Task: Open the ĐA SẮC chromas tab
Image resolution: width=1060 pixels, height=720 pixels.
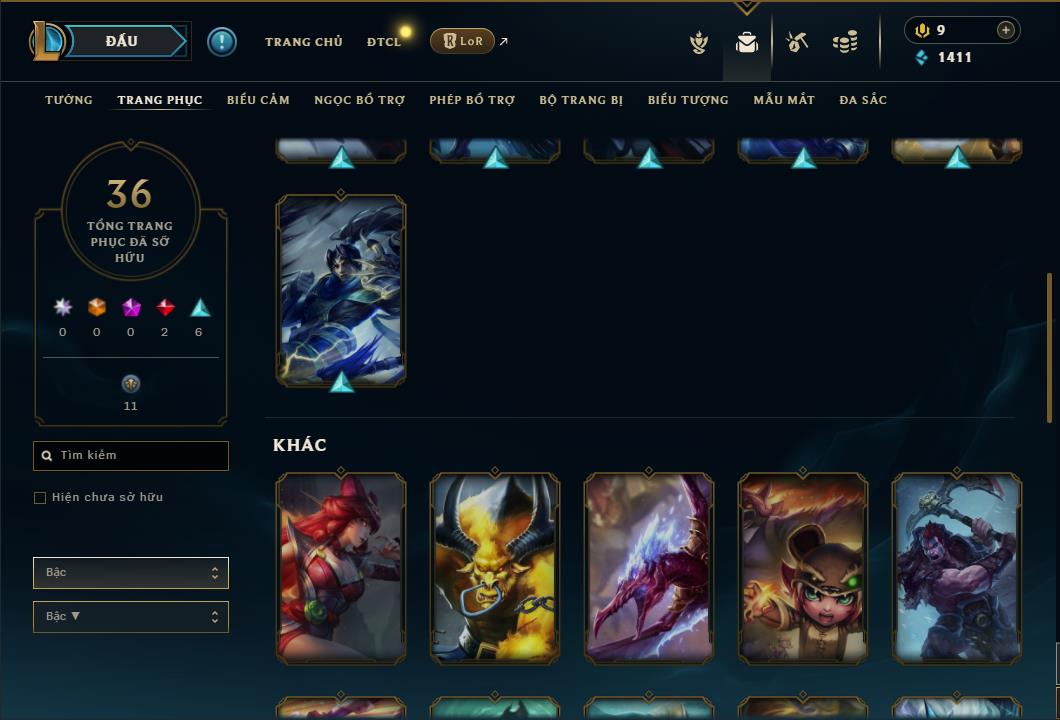Action: 863,100
